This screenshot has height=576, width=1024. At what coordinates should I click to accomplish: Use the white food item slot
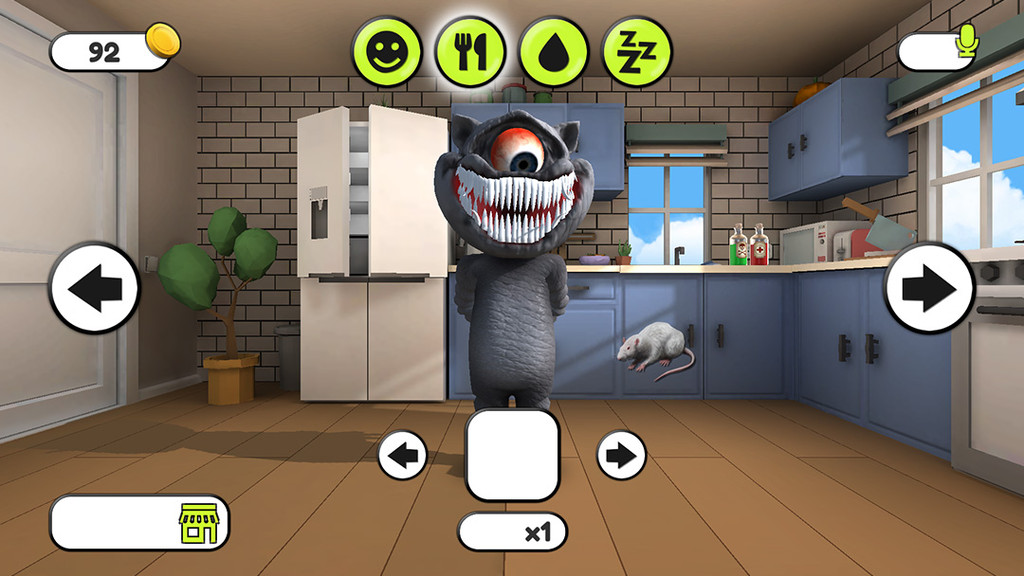pos(512,455)
